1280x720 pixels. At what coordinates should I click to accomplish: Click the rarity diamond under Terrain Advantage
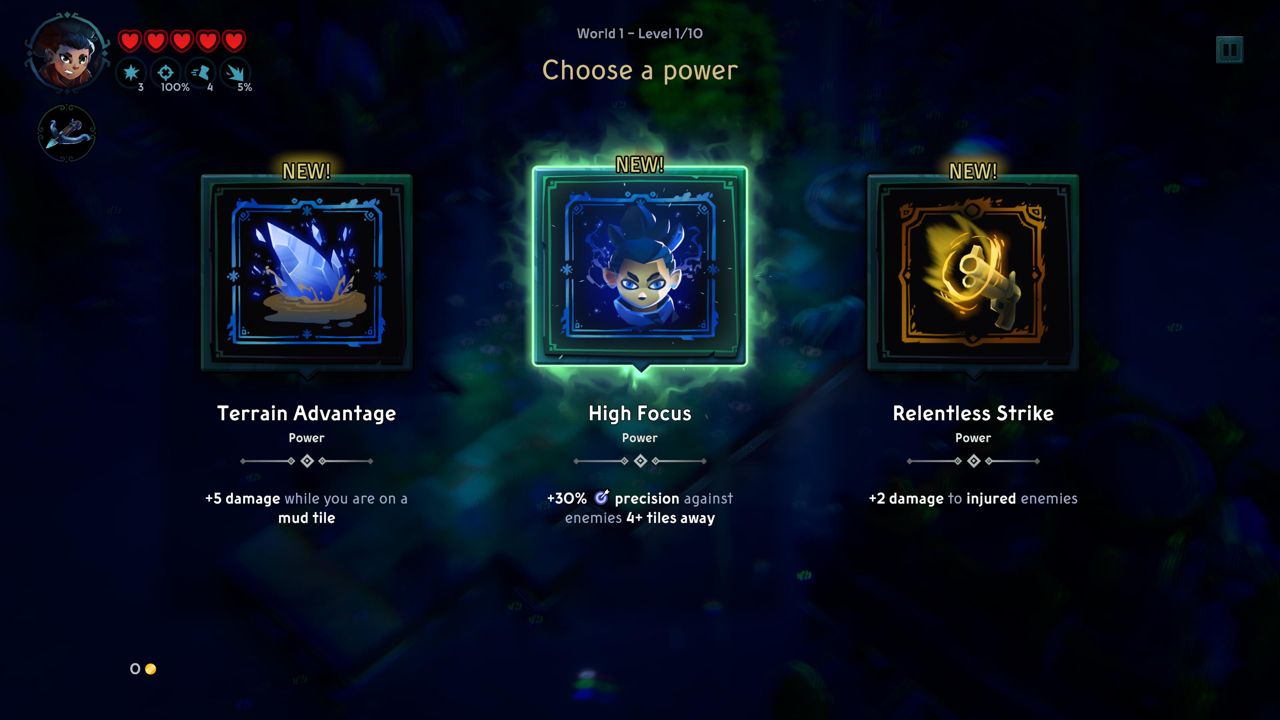(306, 460)
